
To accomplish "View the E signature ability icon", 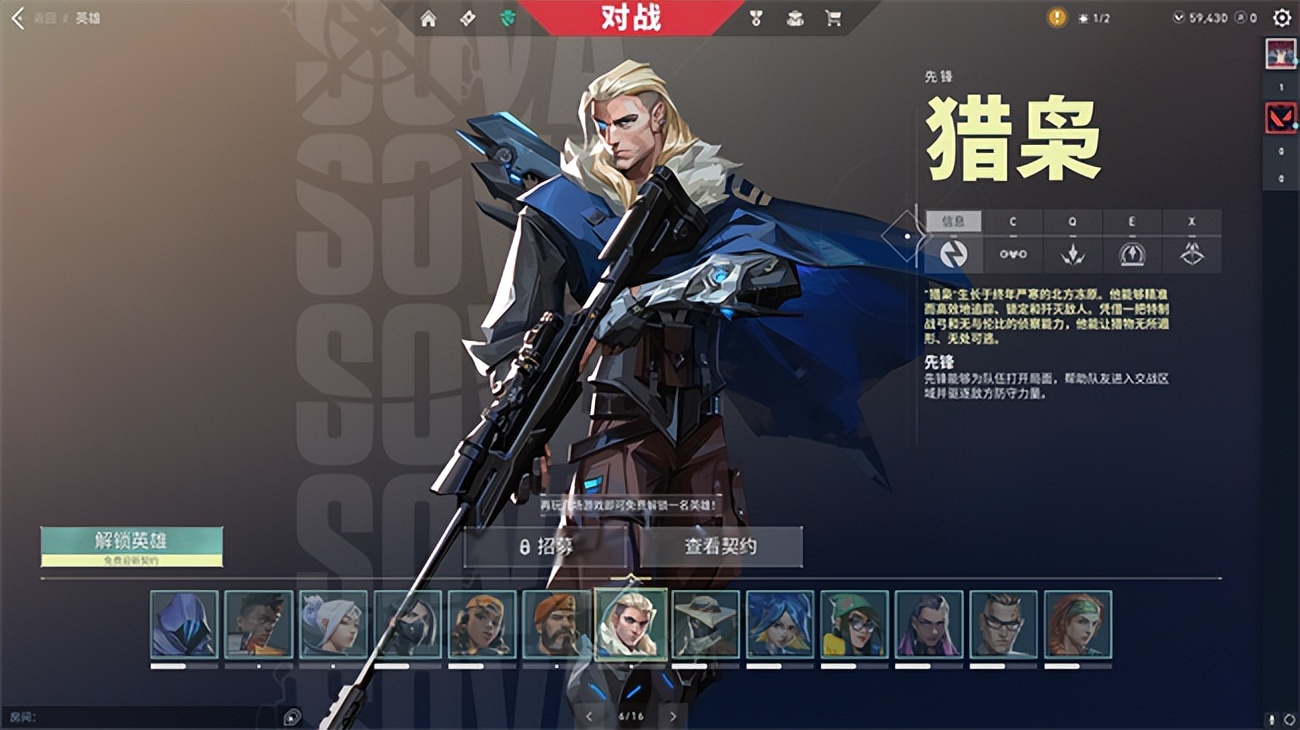I will [1131, 253].
